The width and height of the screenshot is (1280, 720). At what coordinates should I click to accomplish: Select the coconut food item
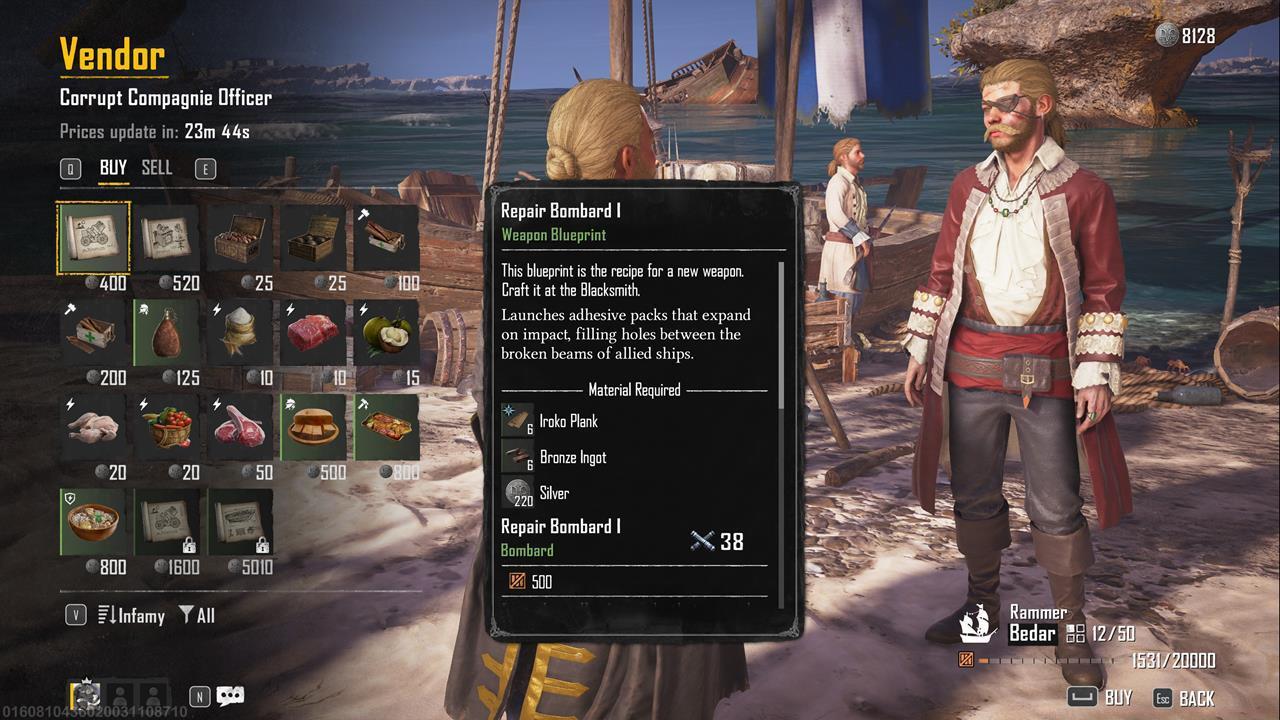click(386, 332)
